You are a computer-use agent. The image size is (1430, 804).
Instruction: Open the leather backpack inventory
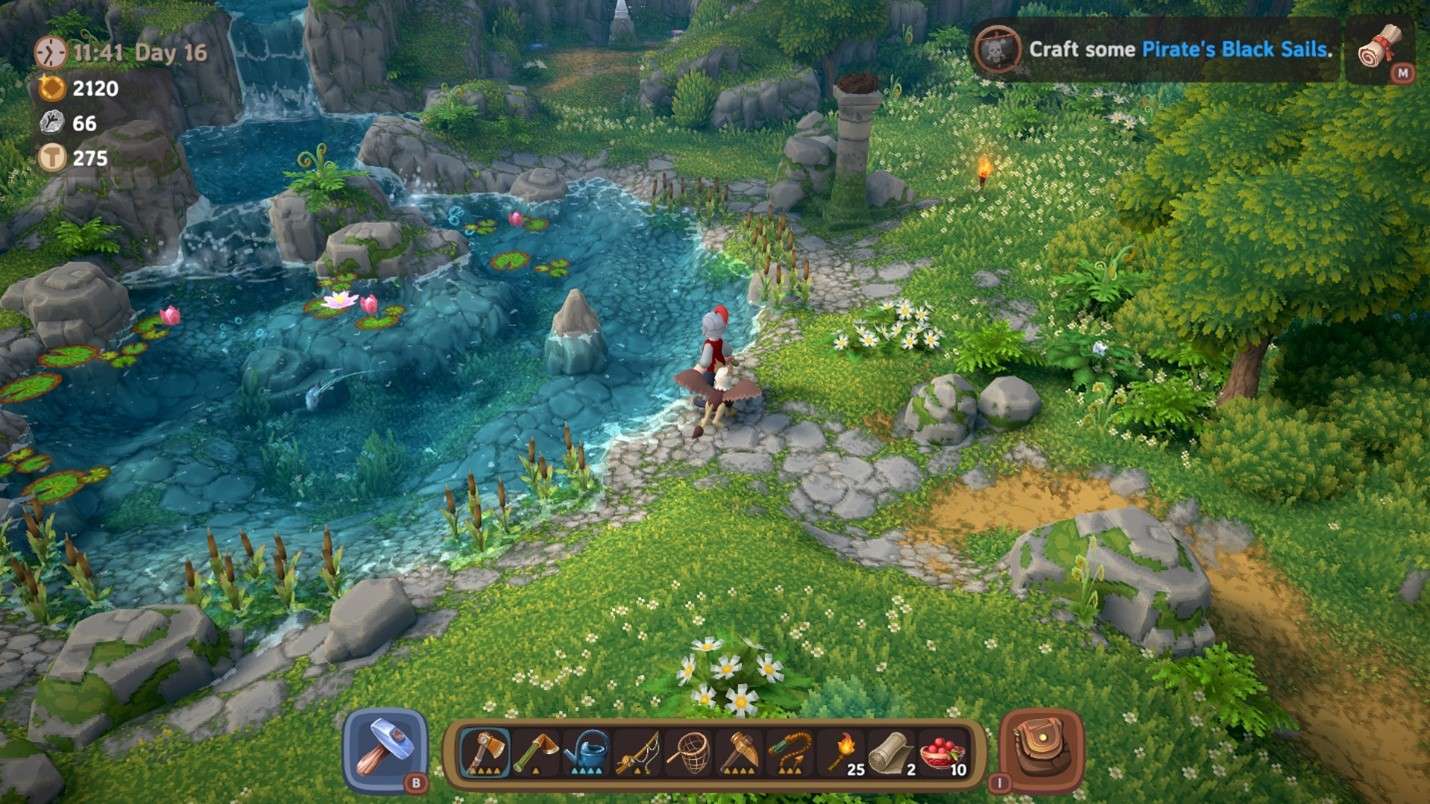pyautogui.click(x=1041, y=749)
